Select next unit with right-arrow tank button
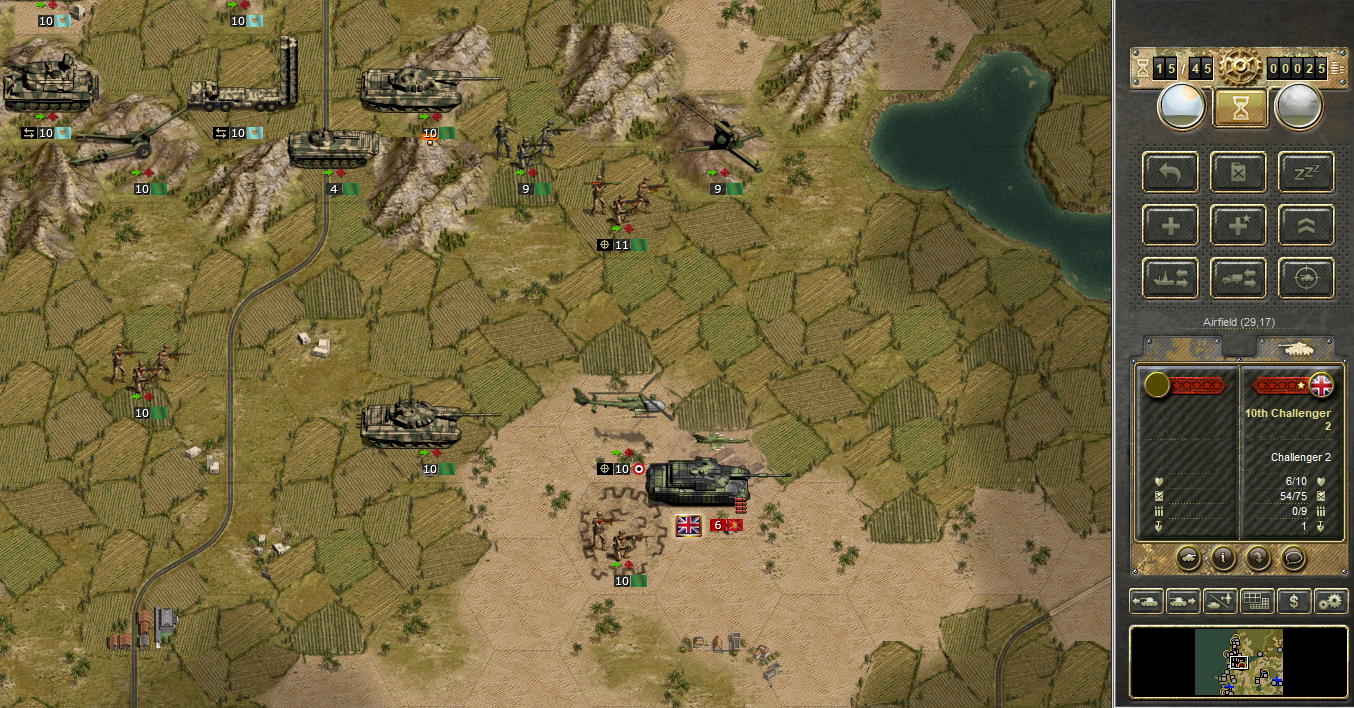The width and height of the screenshot is (1354, 708). click(x=1183, y=601)
